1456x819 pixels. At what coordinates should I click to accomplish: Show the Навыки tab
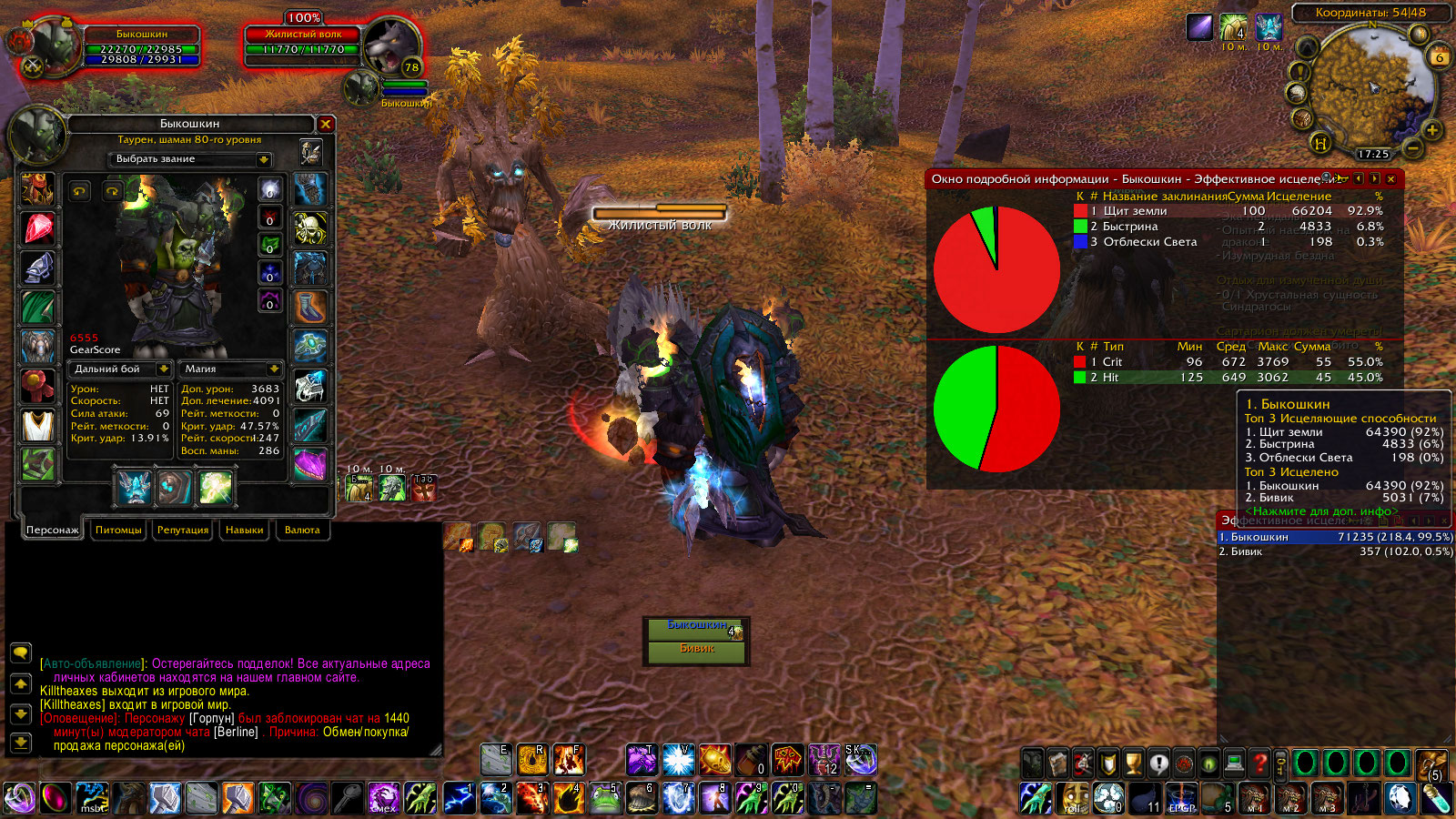pyautogui.click(x=244, y=530)
